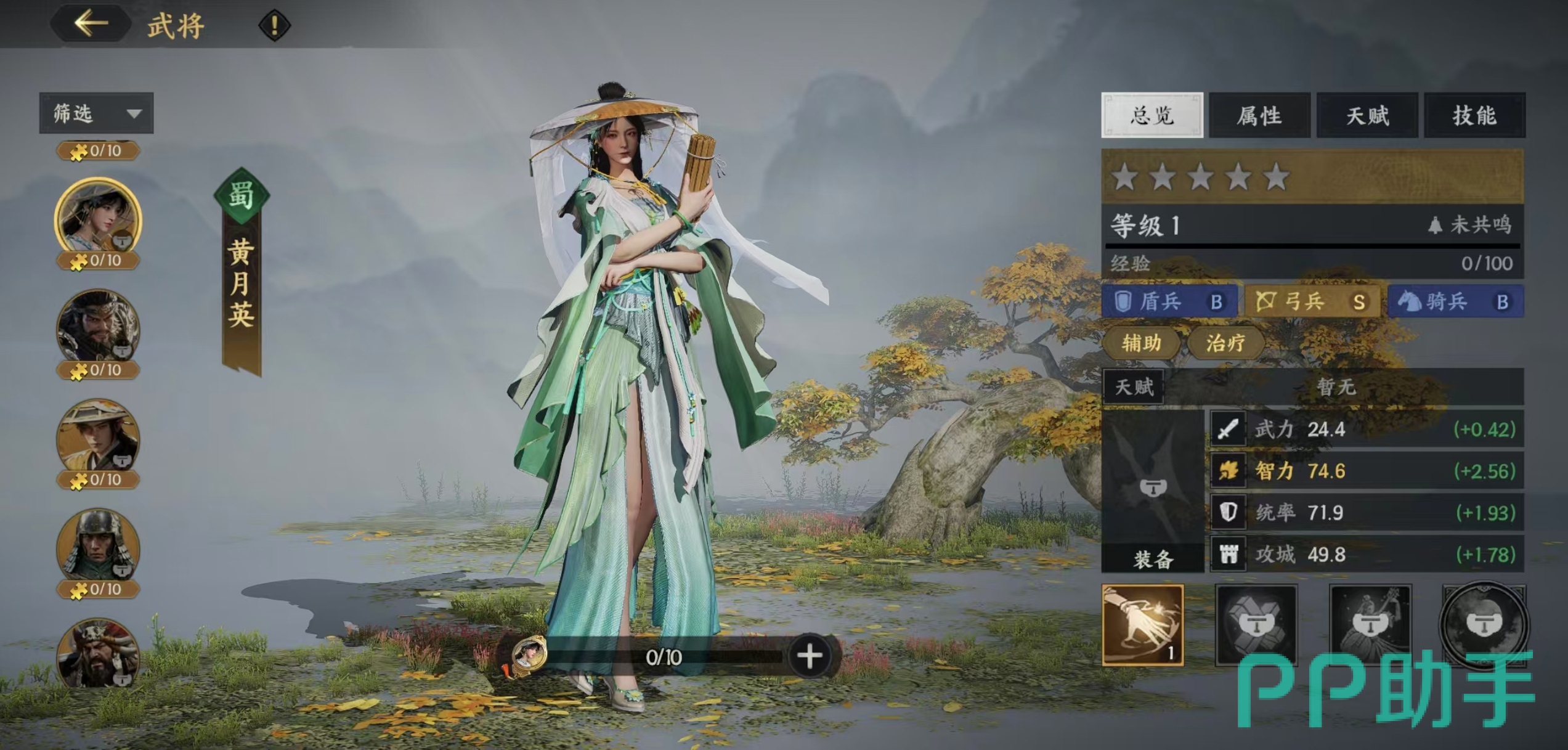The height and width of the screenshot is (750, 1568).
Task: Open the 筛选 filter dropdown
Action: point(96,113)
